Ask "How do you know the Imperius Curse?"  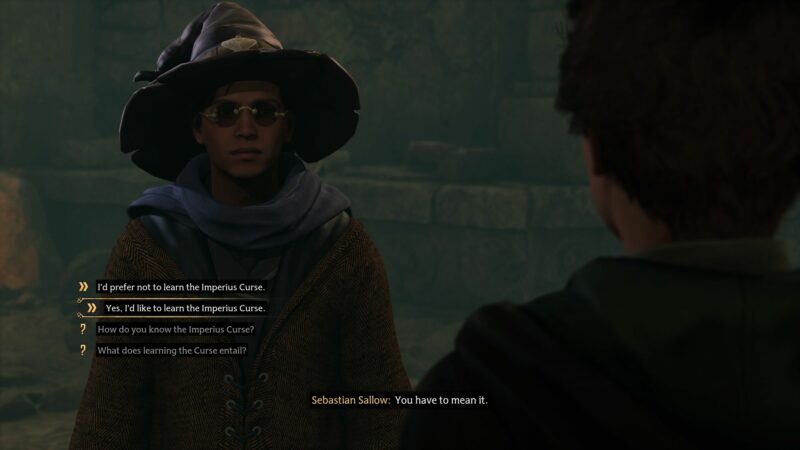click(175, 330)
